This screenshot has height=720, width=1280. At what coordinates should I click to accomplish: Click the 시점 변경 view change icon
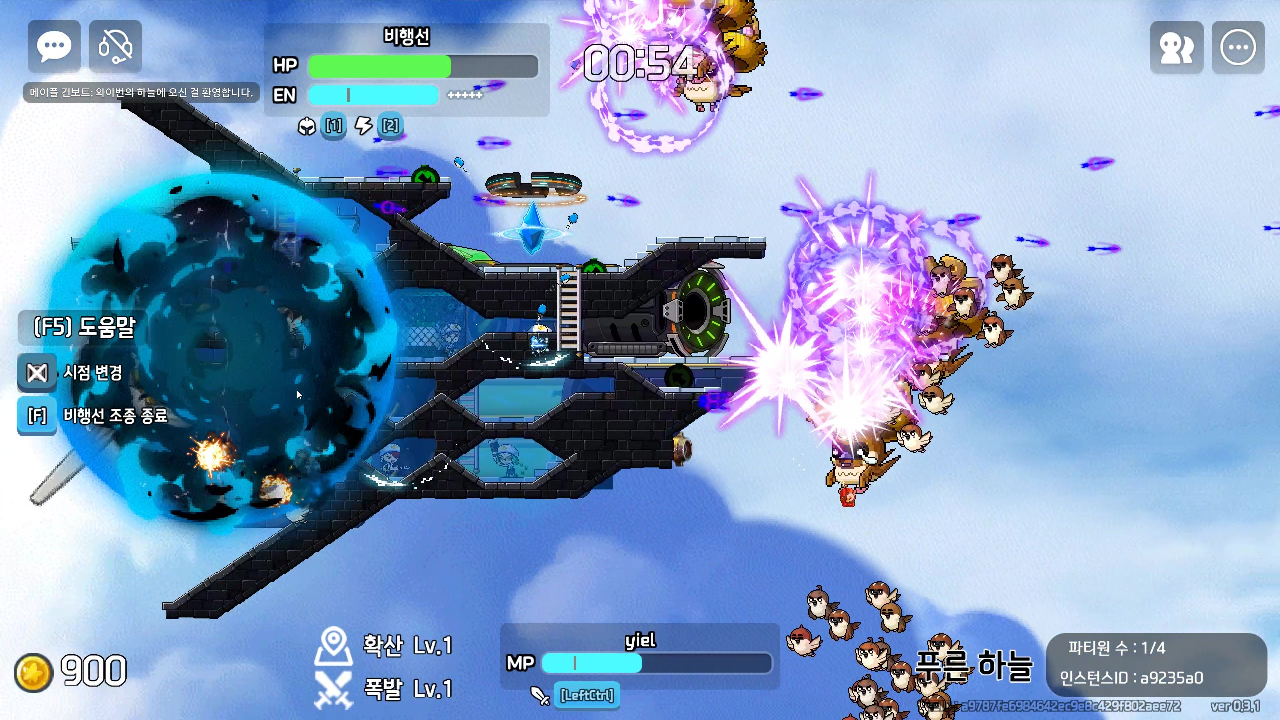(x=37, y=373)
